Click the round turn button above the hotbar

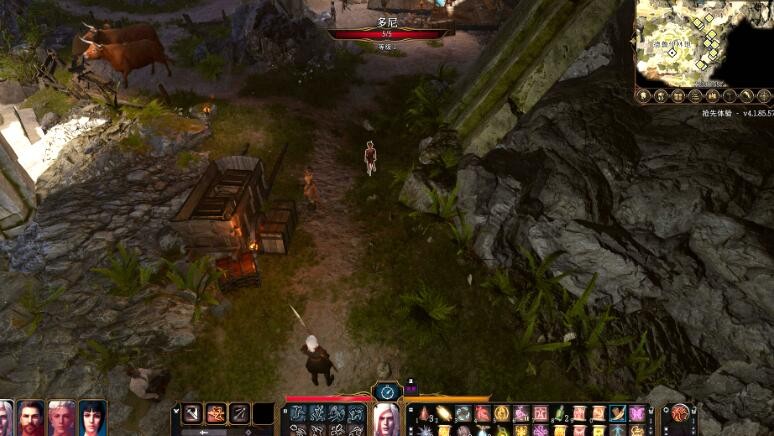click(x=386, y=391)
